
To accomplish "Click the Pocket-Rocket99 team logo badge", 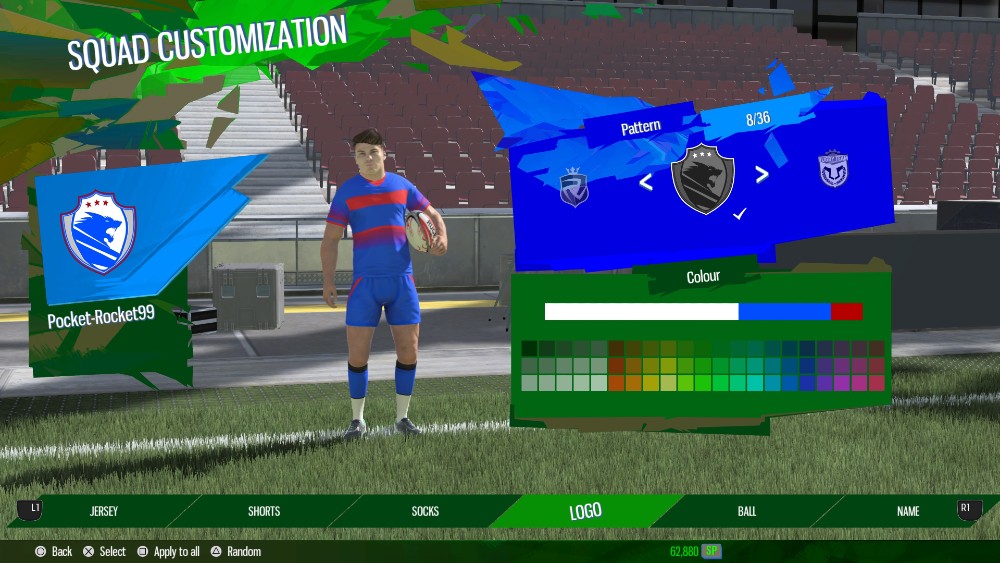I will [x=98, y=233].
